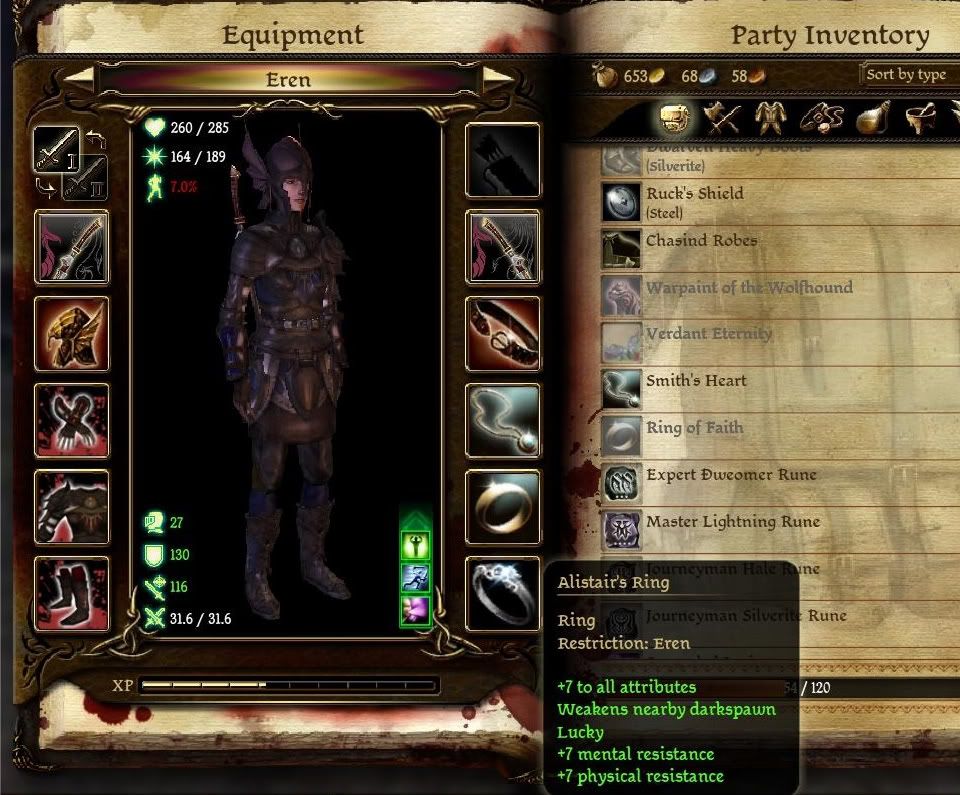The image size is (960, 795).
Task: Select the equipped gloves slot
Action: 72,420
